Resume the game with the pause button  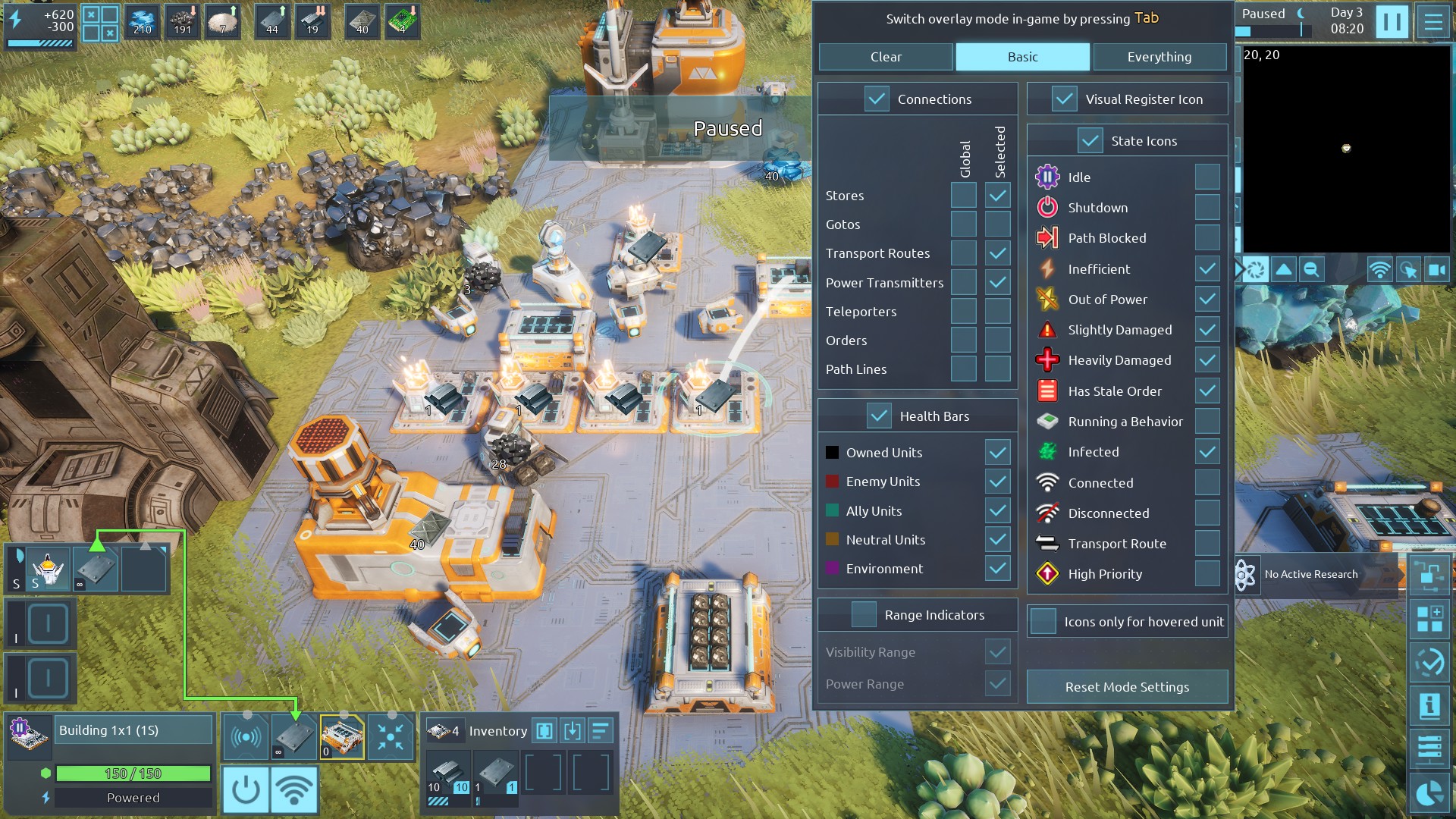(1392, 21)
